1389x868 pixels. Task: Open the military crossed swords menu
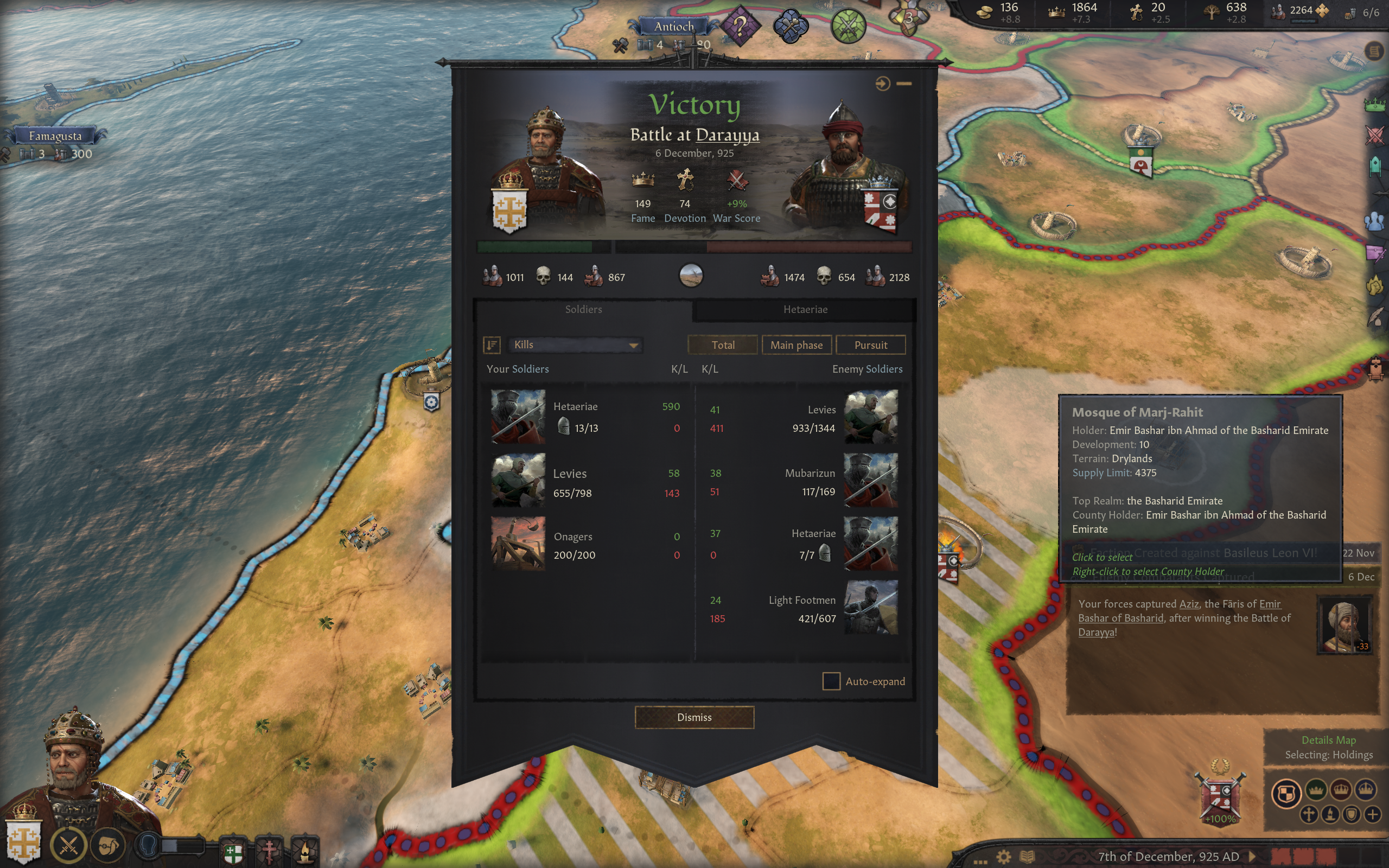[x=68, y=845]
